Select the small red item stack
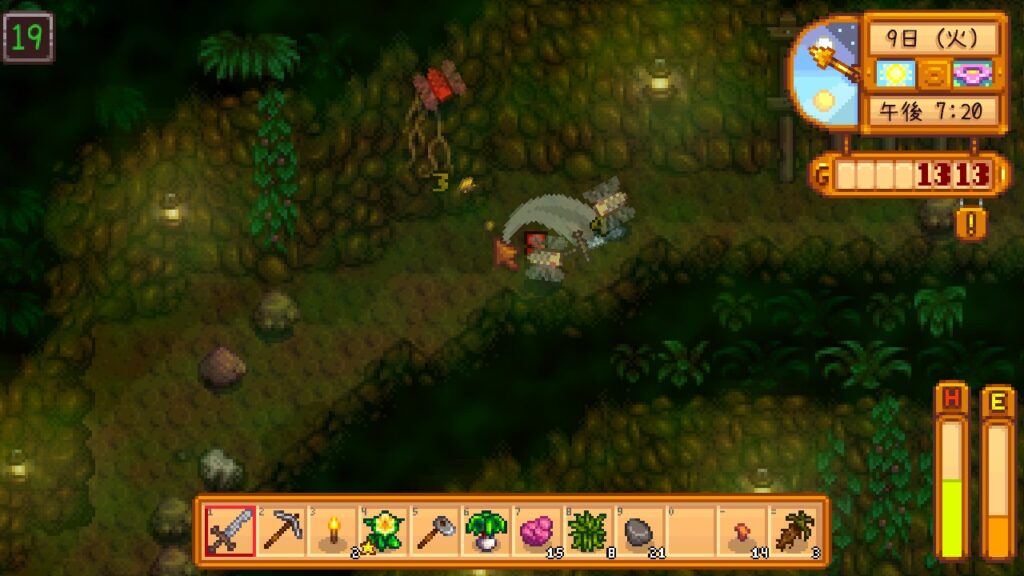Image resolution: width=1024 pixels, height=576 pixels. click(x=742, y=530)
